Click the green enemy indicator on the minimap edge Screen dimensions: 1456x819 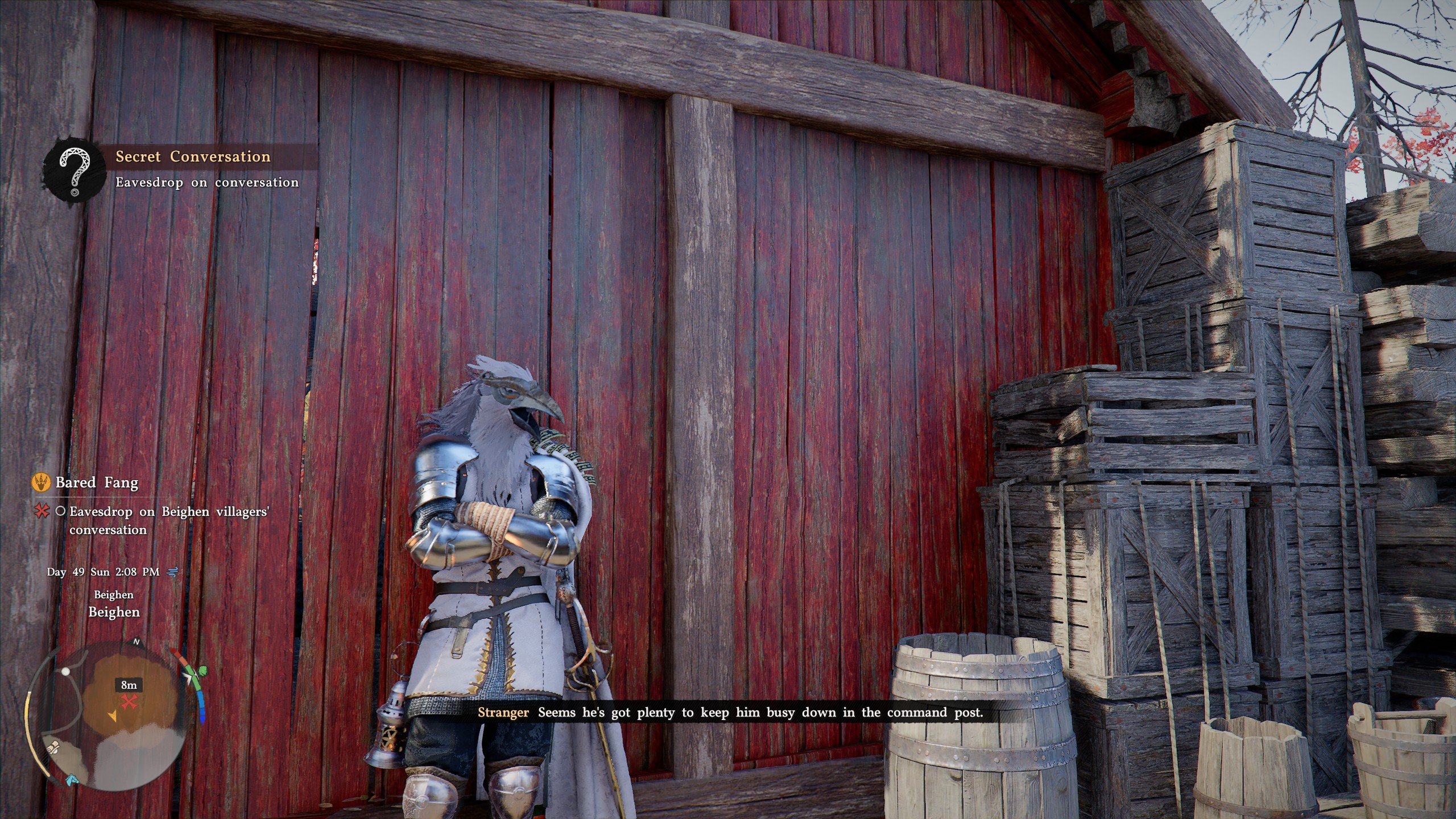click(x=202, y=671)
